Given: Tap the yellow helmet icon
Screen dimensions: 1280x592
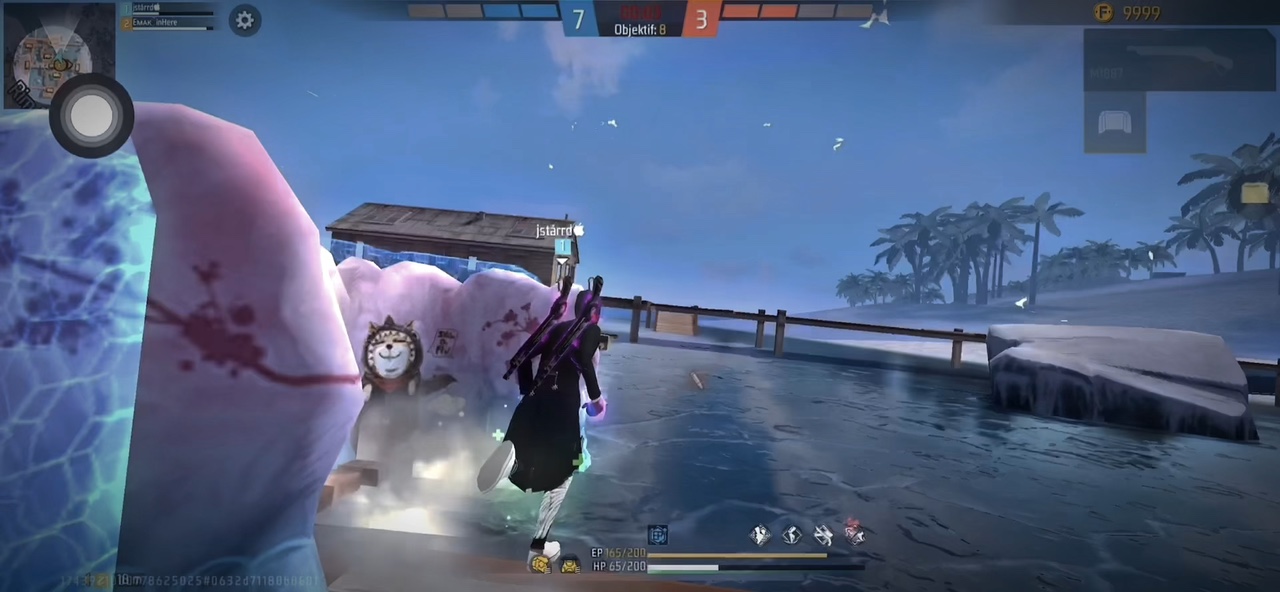Looking at the screenshot, I should coord(540,565).
